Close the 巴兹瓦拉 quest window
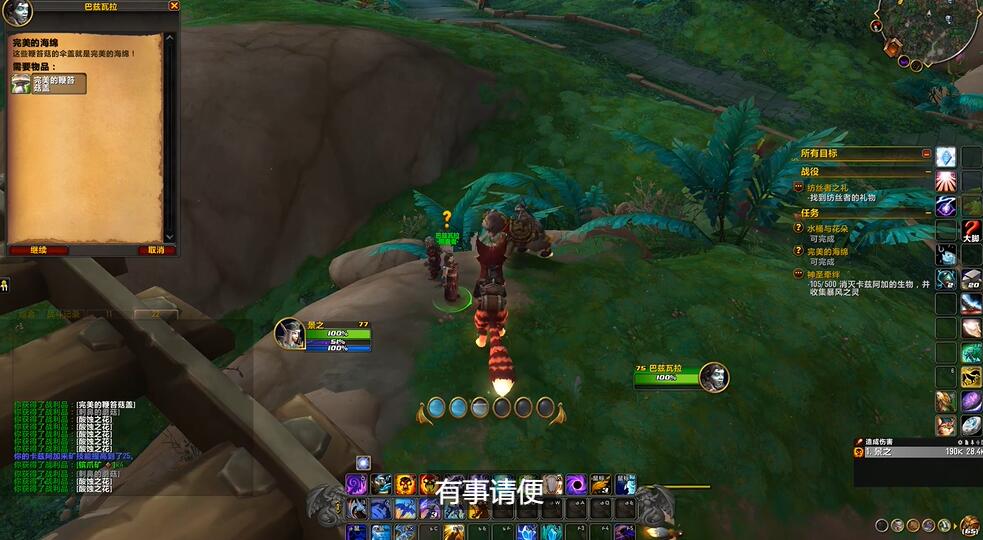The height and width of the screenshot is (540, 983). [x=174, y=6]
